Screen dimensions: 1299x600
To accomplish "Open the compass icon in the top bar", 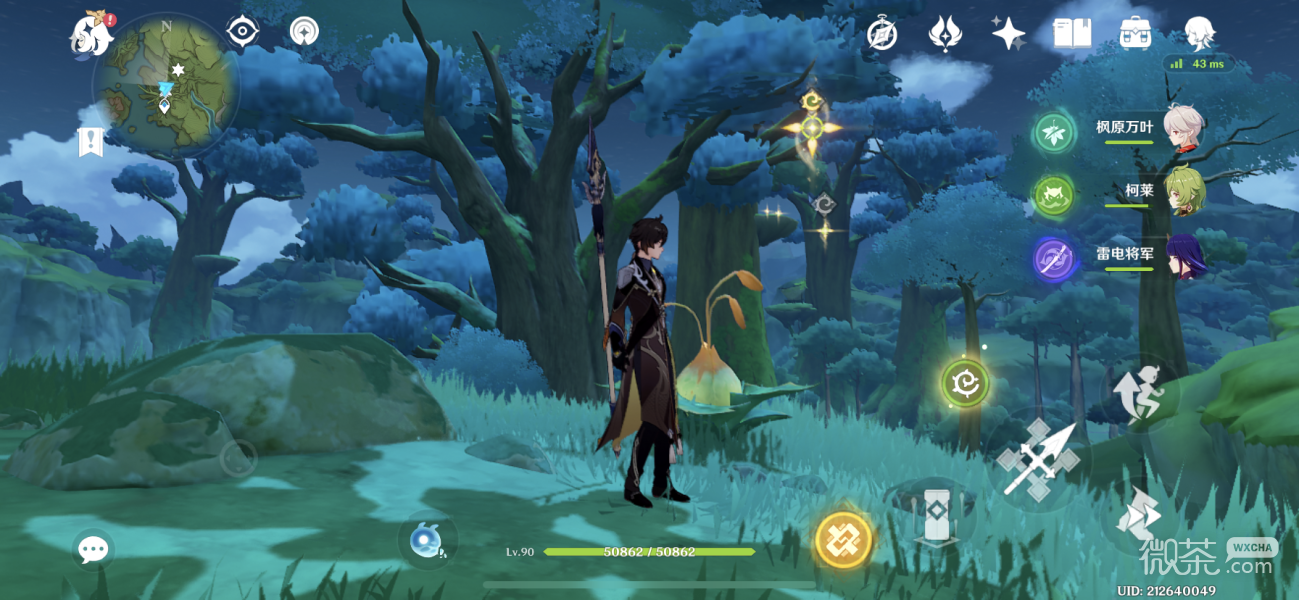I will [881, 34].
